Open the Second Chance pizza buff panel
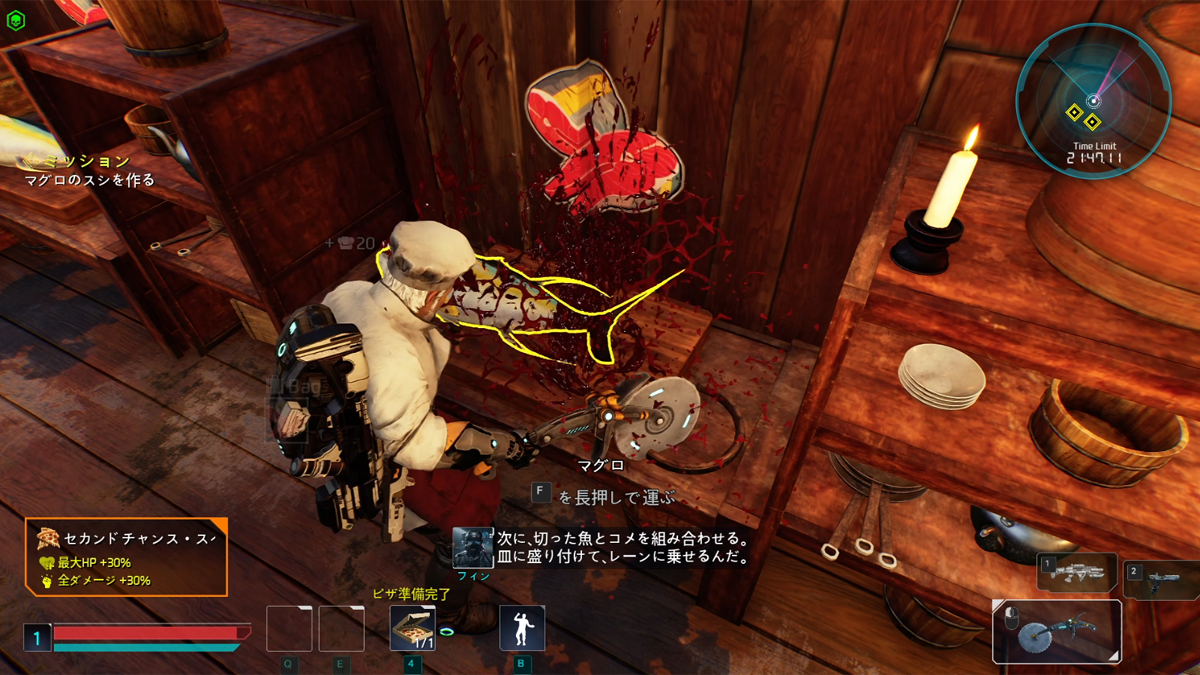The height and width of the screenshot is (675, 1200). pyautogui.click(x=126, y=557)
